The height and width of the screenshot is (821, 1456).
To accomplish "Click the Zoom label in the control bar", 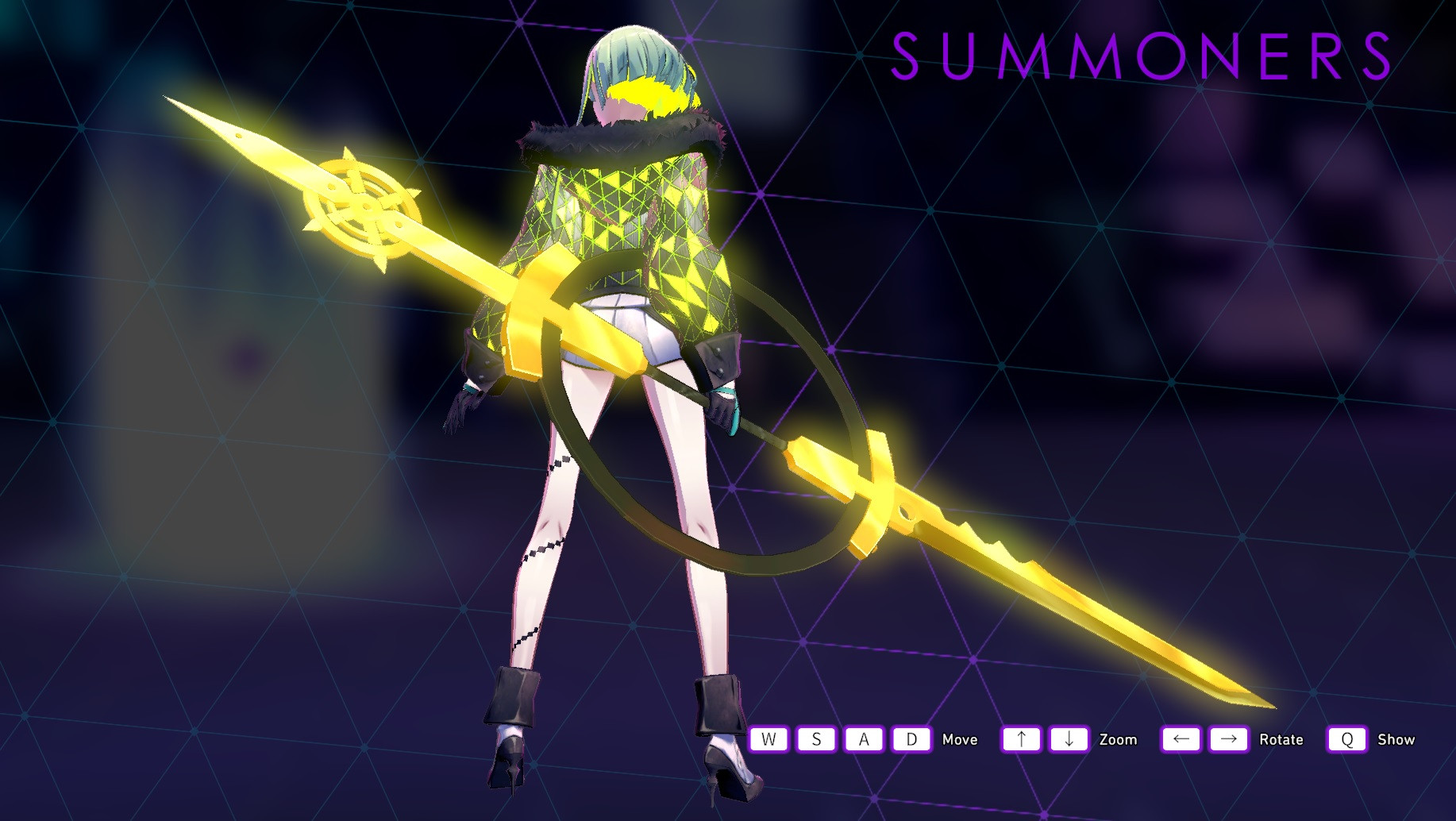I will coord(1119,739).
